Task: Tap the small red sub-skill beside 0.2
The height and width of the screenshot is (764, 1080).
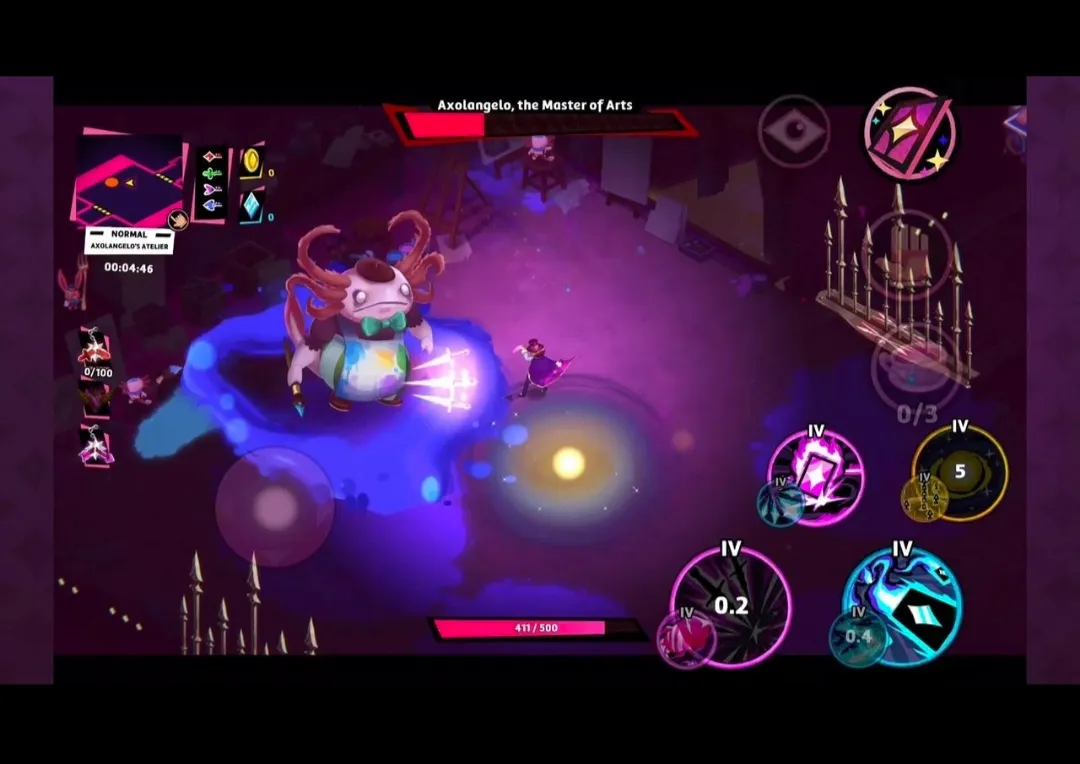Action: [686, 637]
